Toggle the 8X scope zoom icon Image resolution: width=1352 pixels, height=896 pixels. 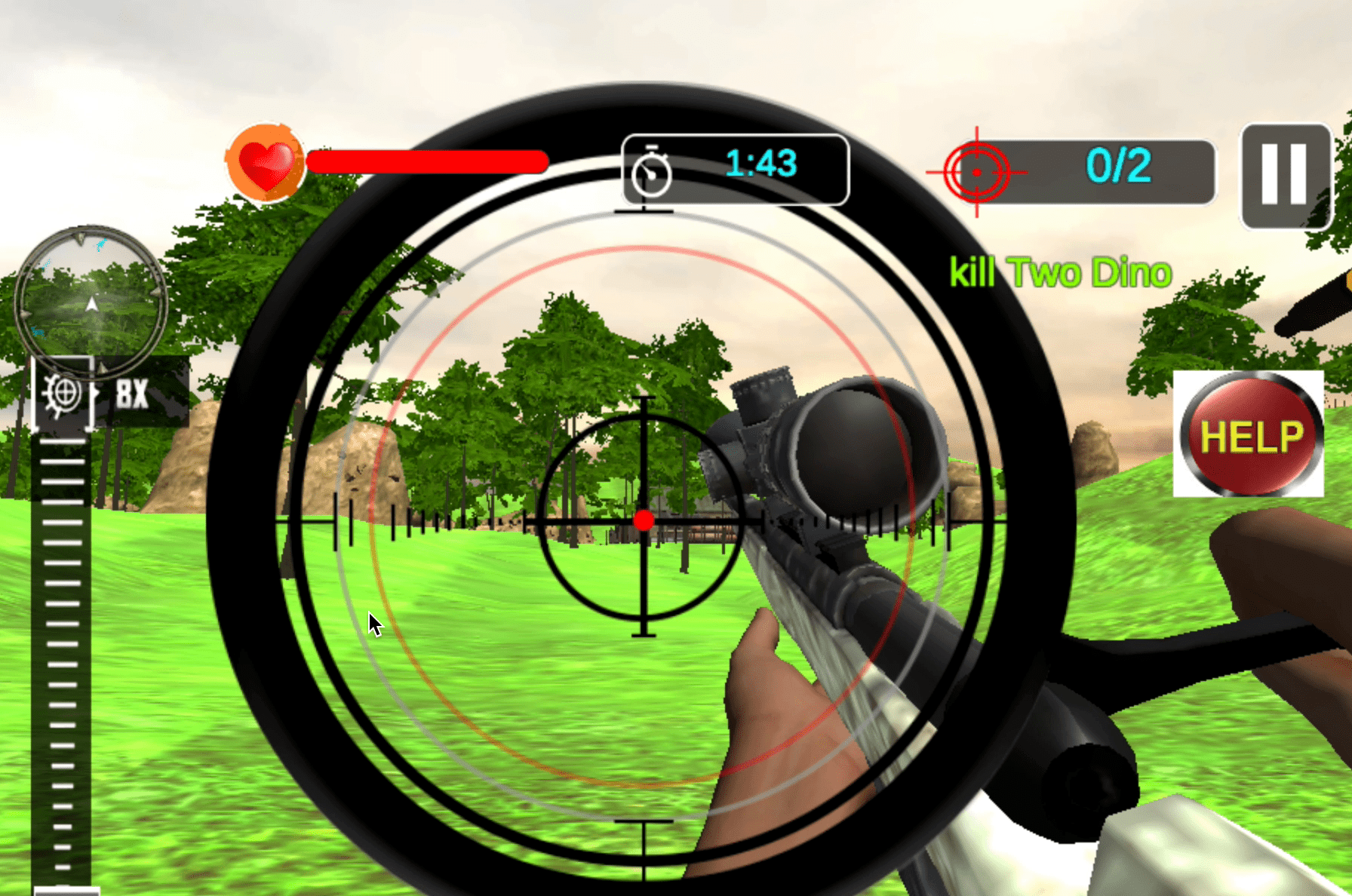(x=63, y=394)
